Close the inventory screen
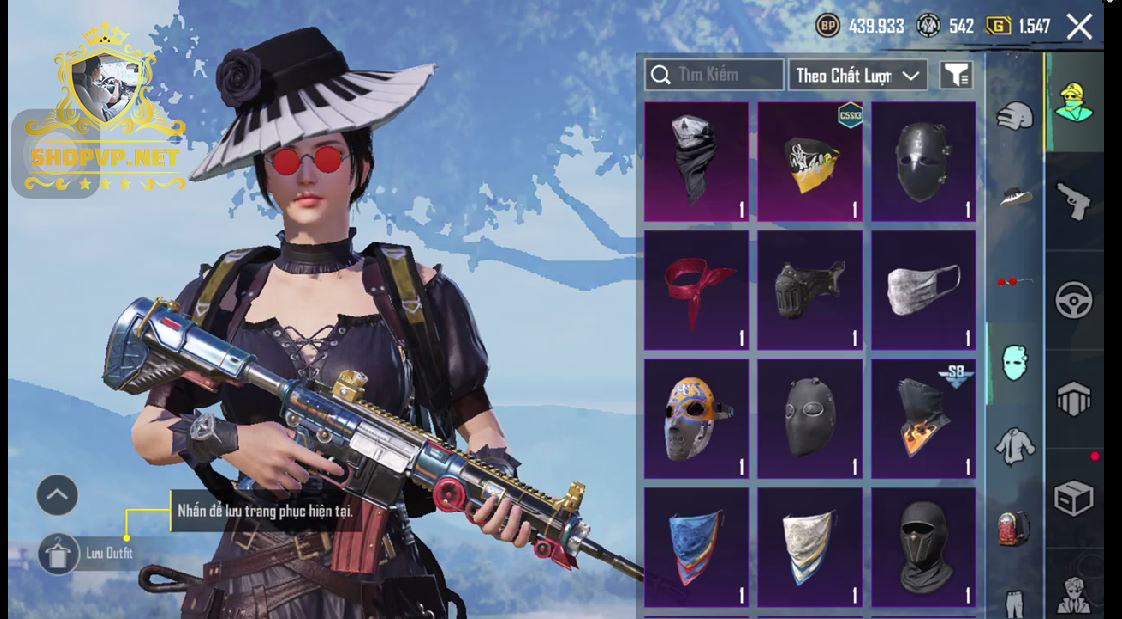Image resolution: width=1122 pixels, height=619 pixels. point(1079,27)
